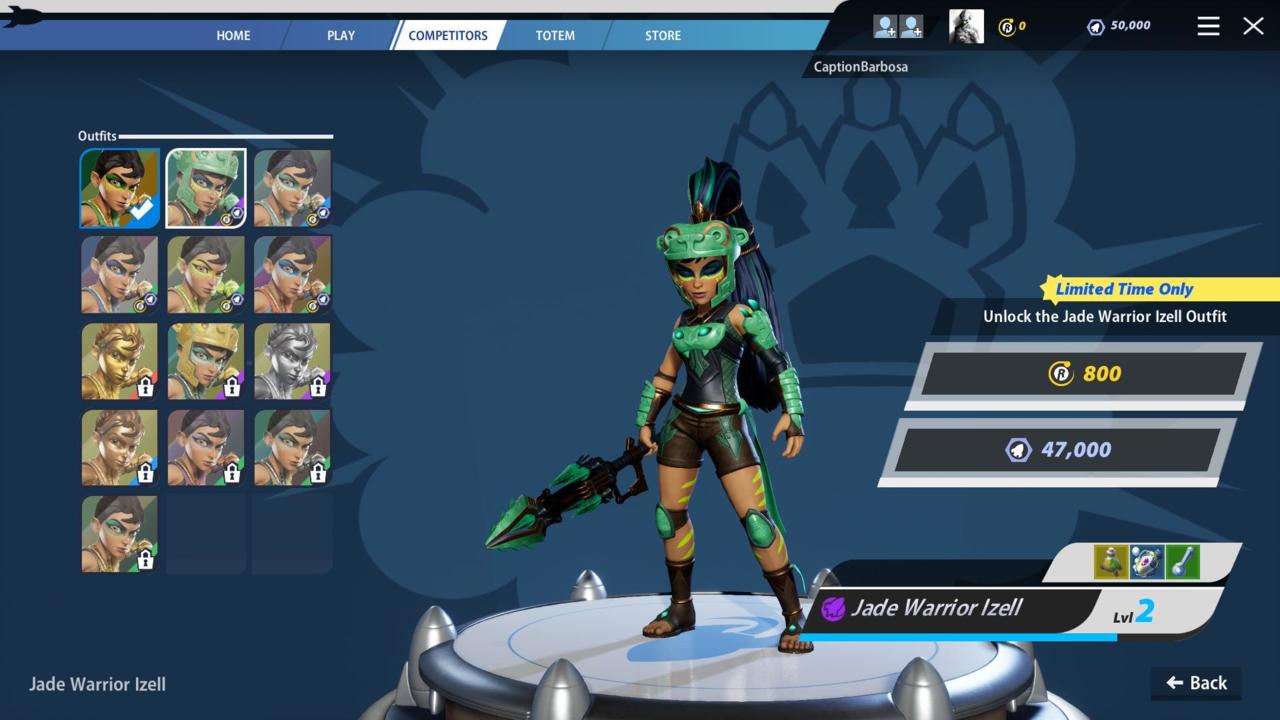1280x720 pixels.
Task: Switch to the Play tab
Action: pos(341,35)
